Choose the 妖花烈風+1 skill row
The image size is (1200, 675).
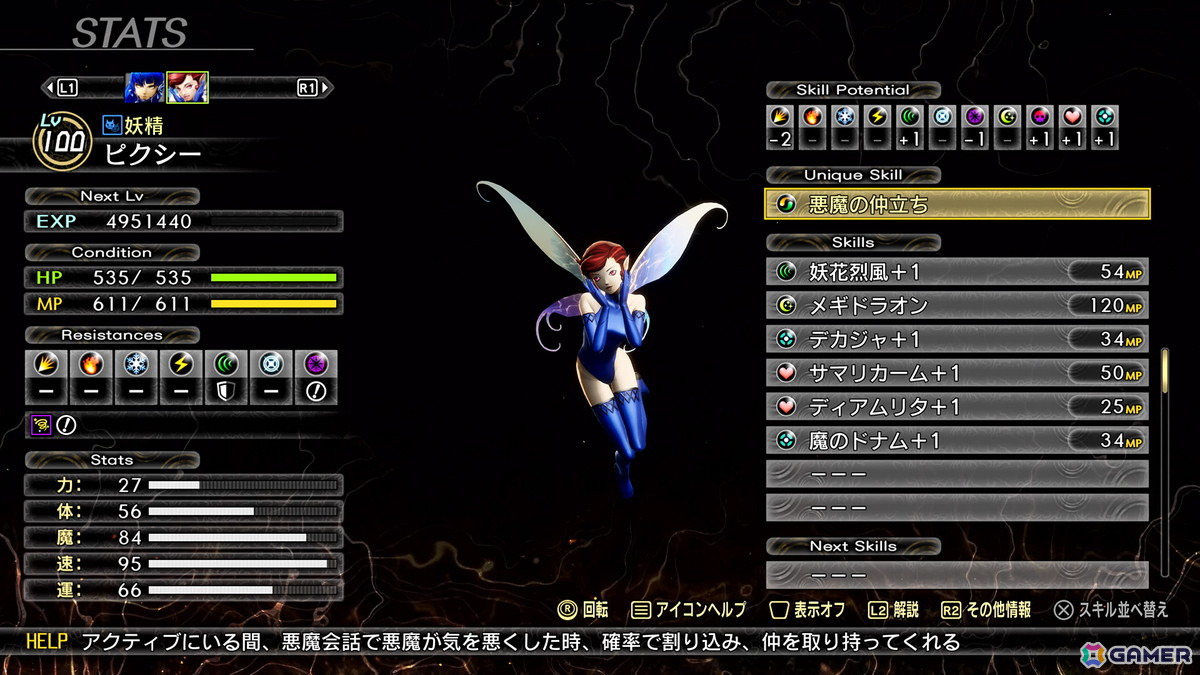tap(957, 272)
